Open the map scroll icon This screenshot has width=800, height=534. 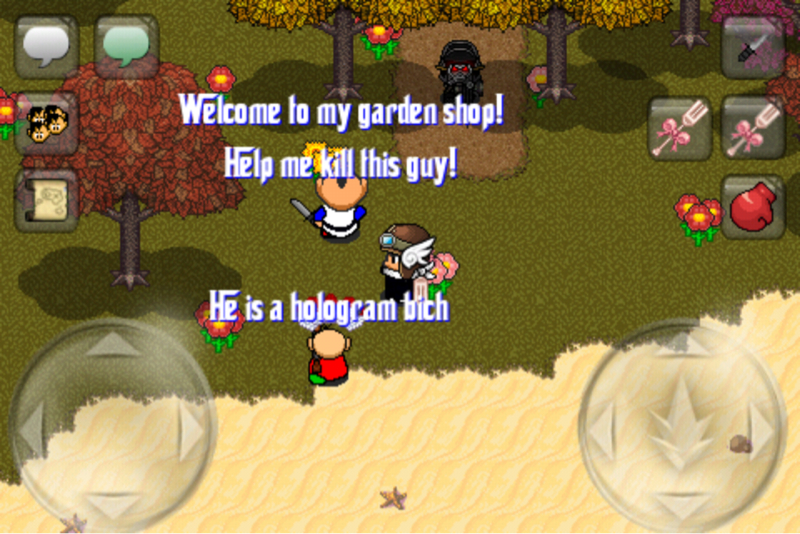click(x=46, y=200)
